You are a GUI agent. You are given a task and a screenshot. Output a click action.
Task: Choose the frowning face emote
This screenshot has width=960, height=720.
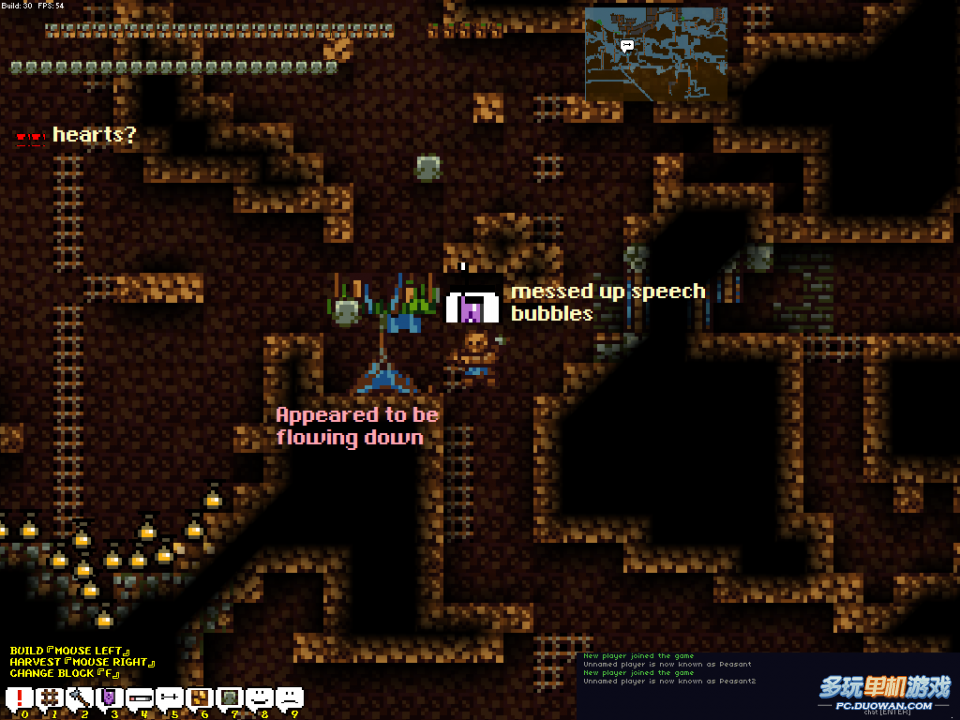tap(289, 698)
